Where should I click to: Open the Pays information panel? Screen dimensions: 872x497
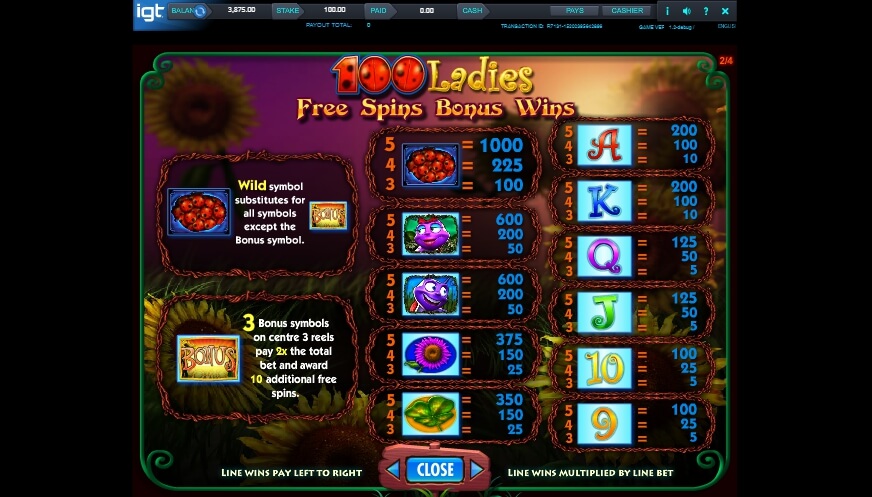(x=574, y=10)
